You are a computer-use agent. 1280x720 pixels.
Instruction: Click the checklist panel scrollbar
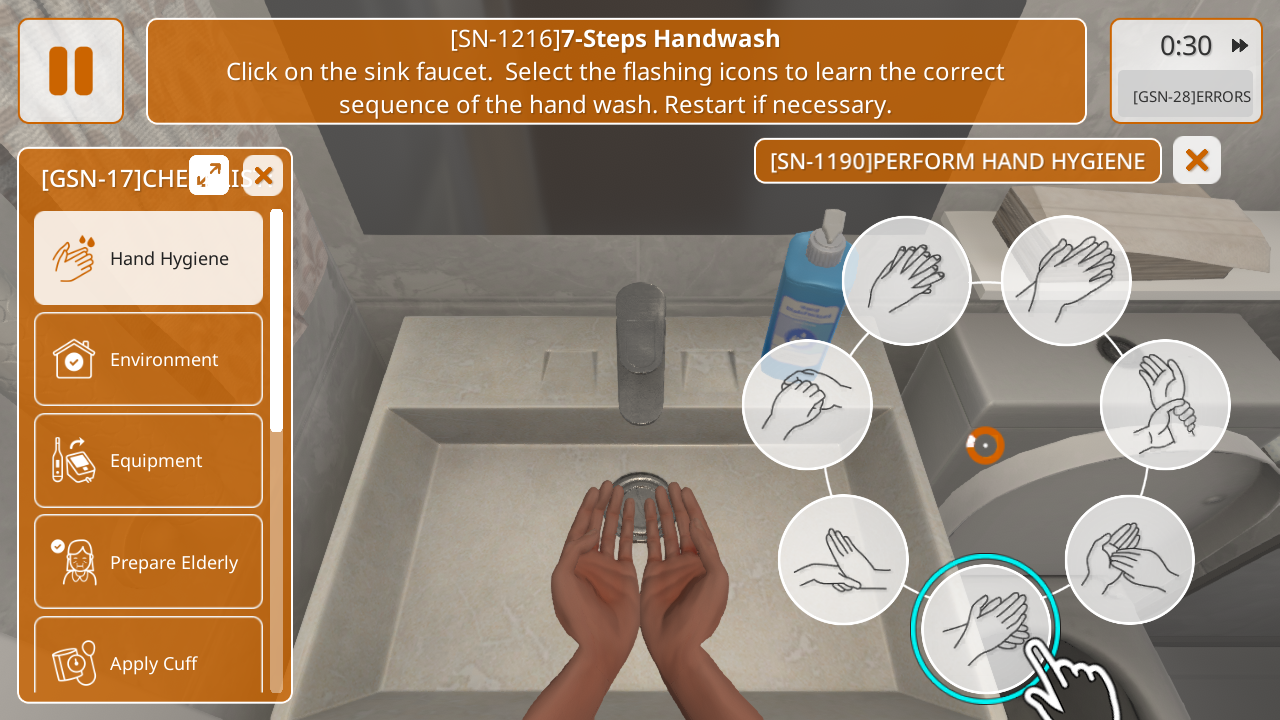(x=276, y=320)
